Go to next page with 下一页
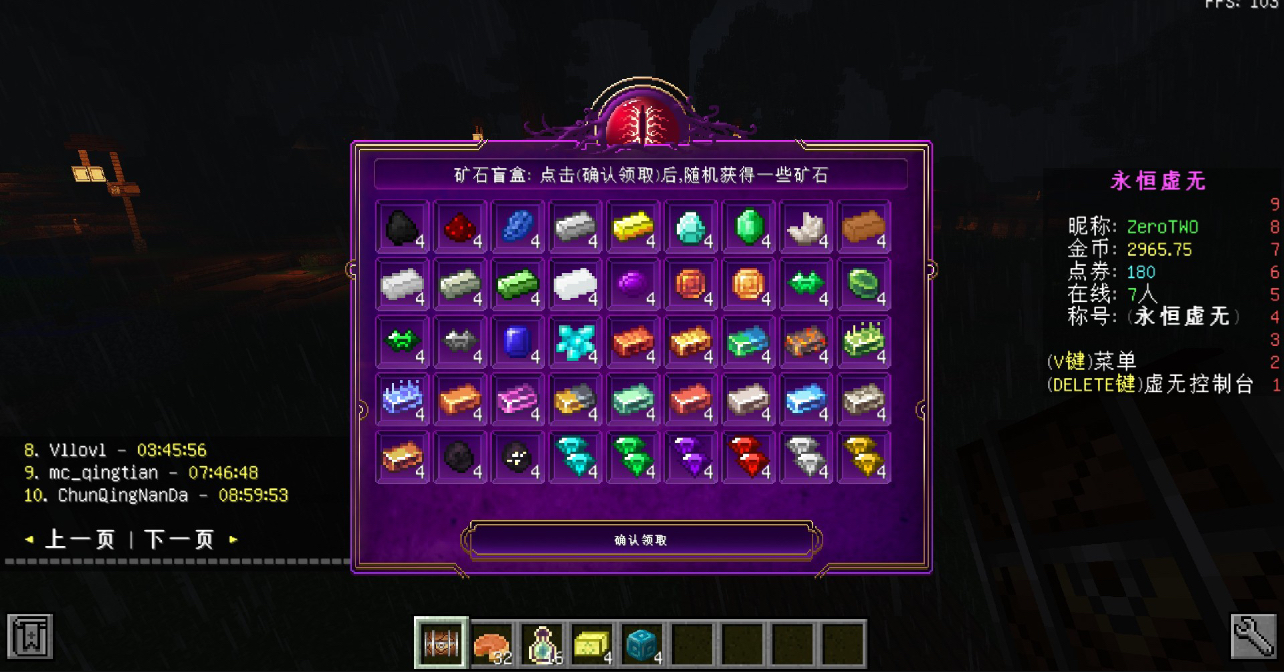The width and height of the screenshot is (1284, 672). (180, 540)
